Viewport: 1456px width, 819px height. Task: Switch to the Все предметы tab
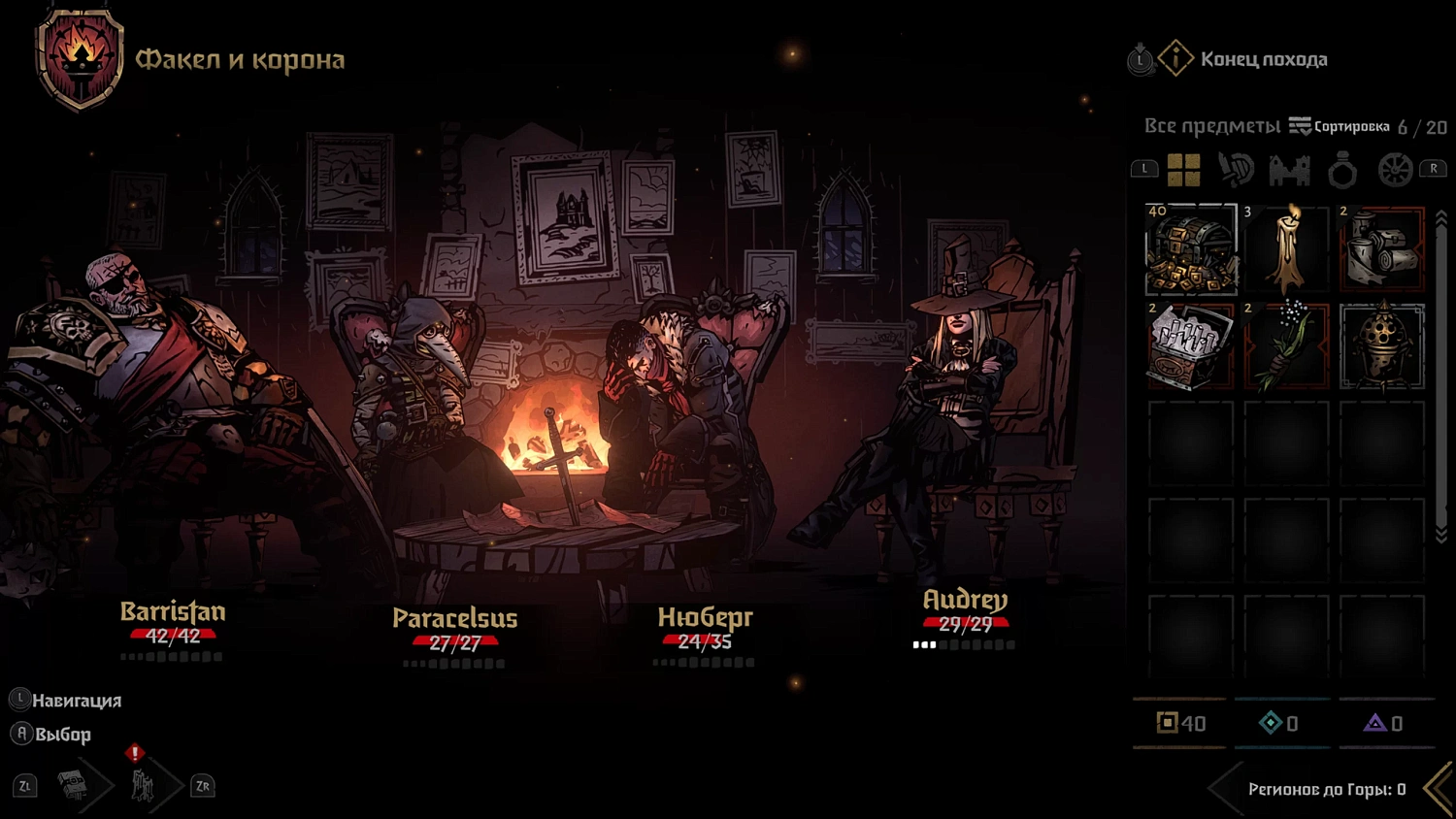click(1211, 126)
